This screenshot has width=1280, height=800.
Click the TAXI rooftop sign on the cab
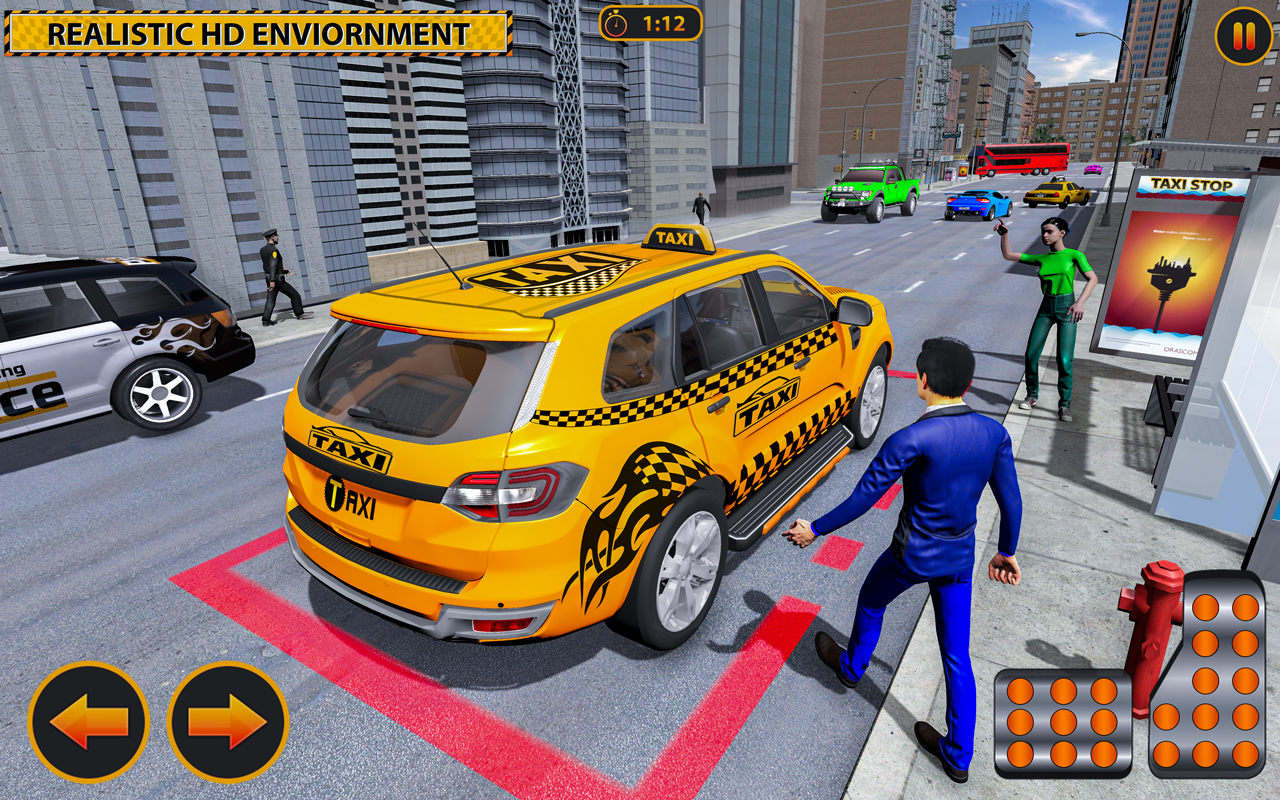(677, 238)
